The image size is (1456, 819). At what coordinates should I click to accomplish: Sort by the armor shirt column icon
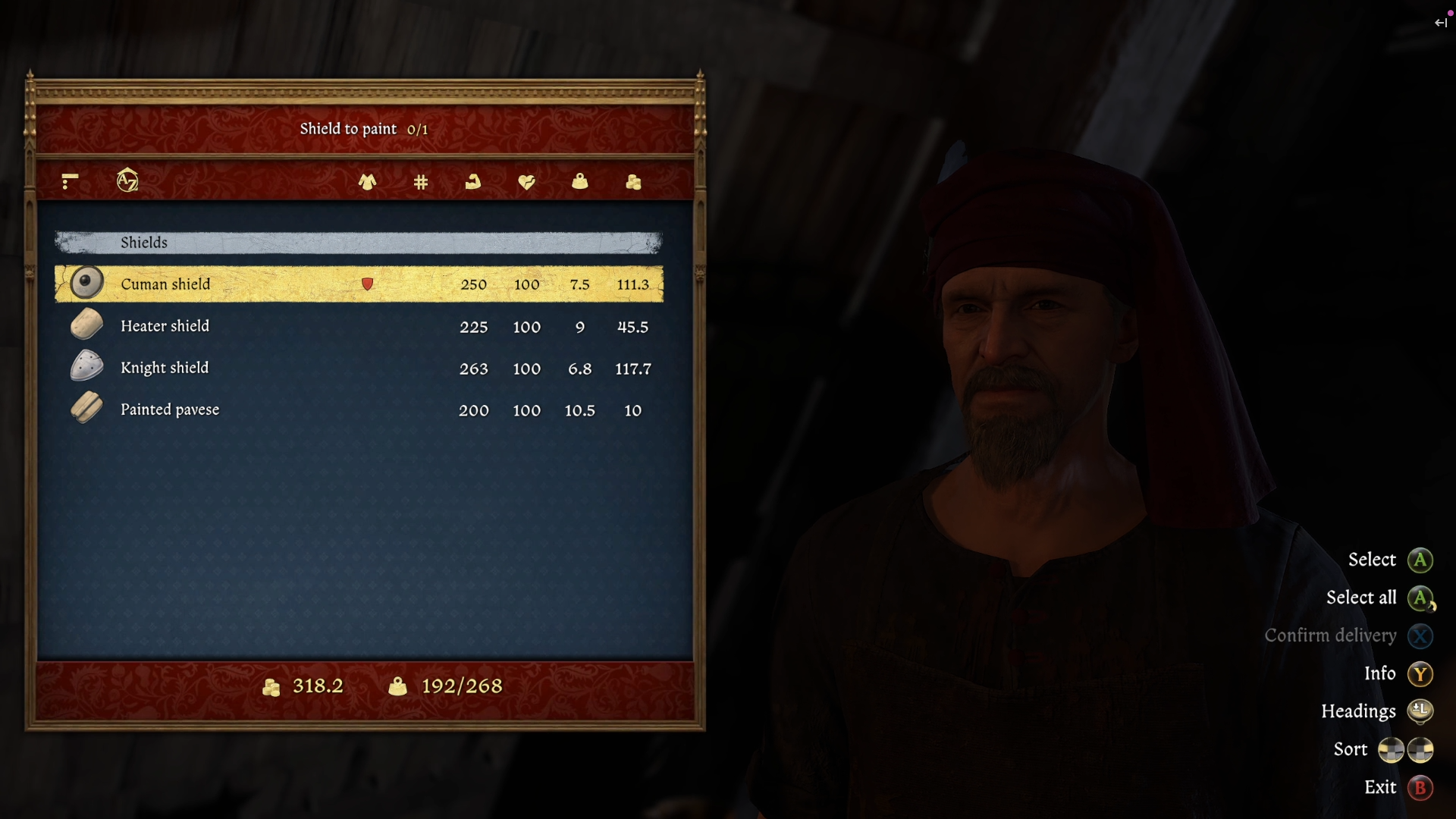(x=368, y=182)
